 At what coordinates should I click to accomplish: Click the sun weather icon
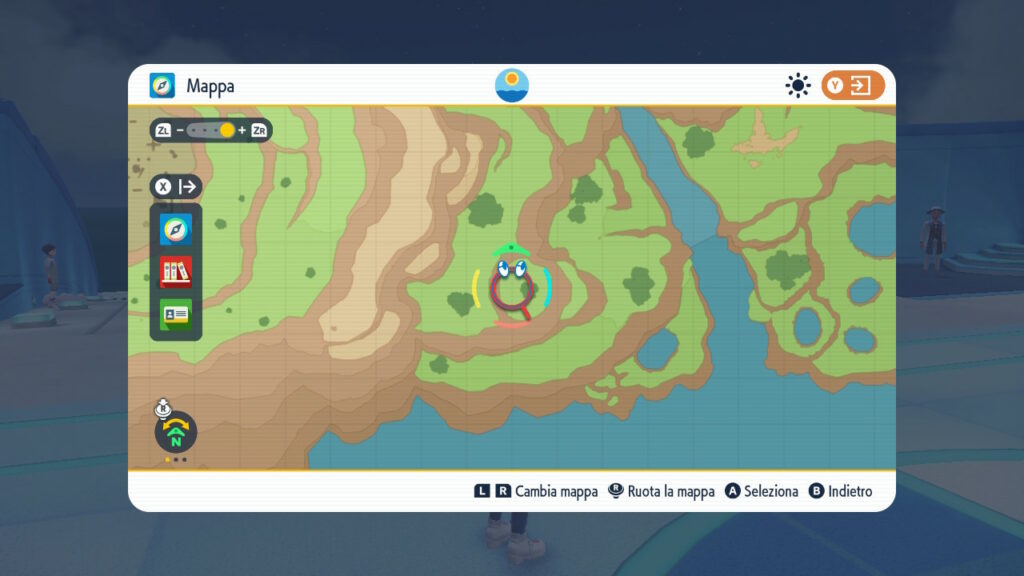pyautogui.click(x=797, y=86)
